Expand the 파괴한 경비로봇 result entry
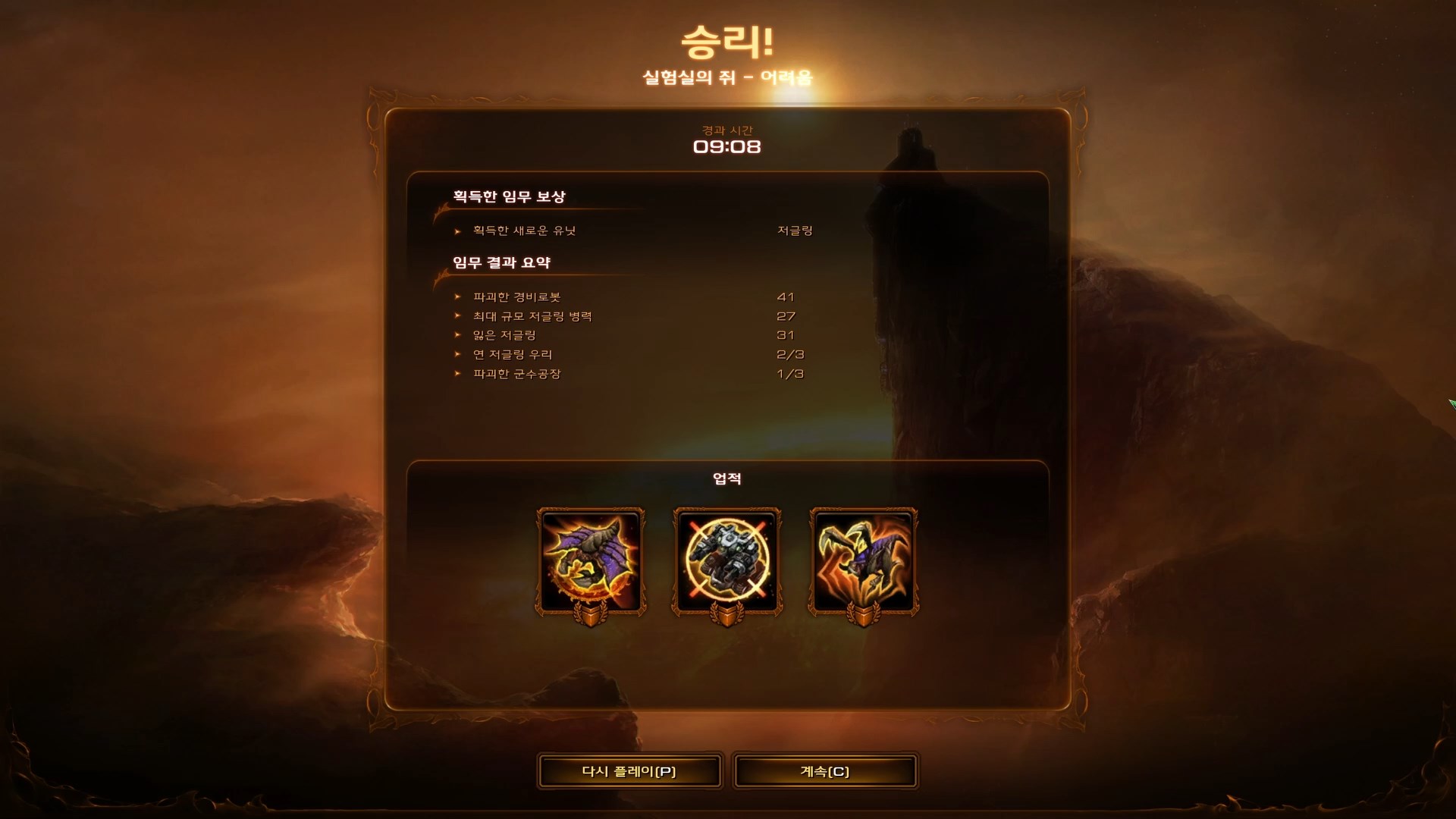Screen dimensions: 1456x819 click(x=457, y=297)
